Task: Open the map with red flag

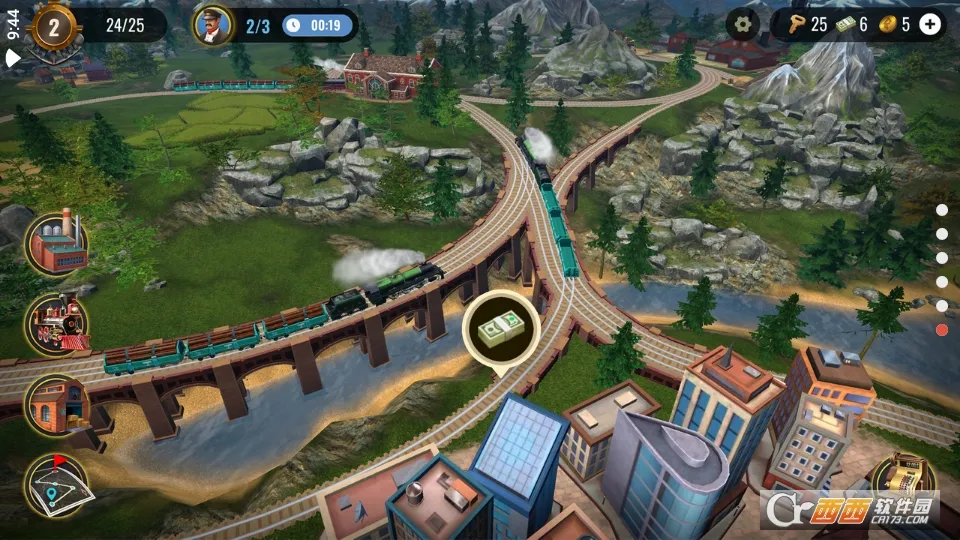Action: 57,485
